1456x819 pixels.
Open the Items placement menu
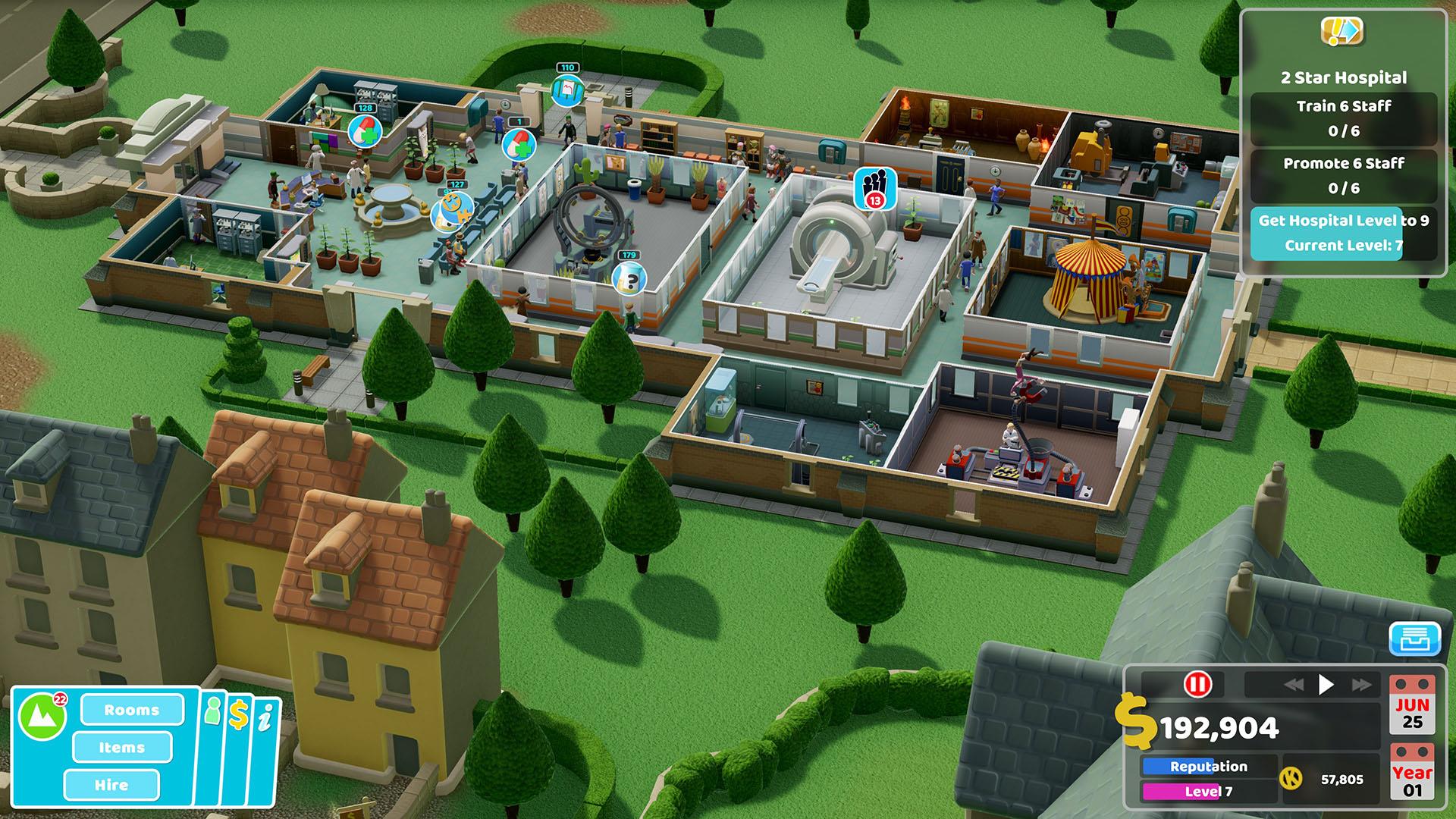(x=121, y=748)
